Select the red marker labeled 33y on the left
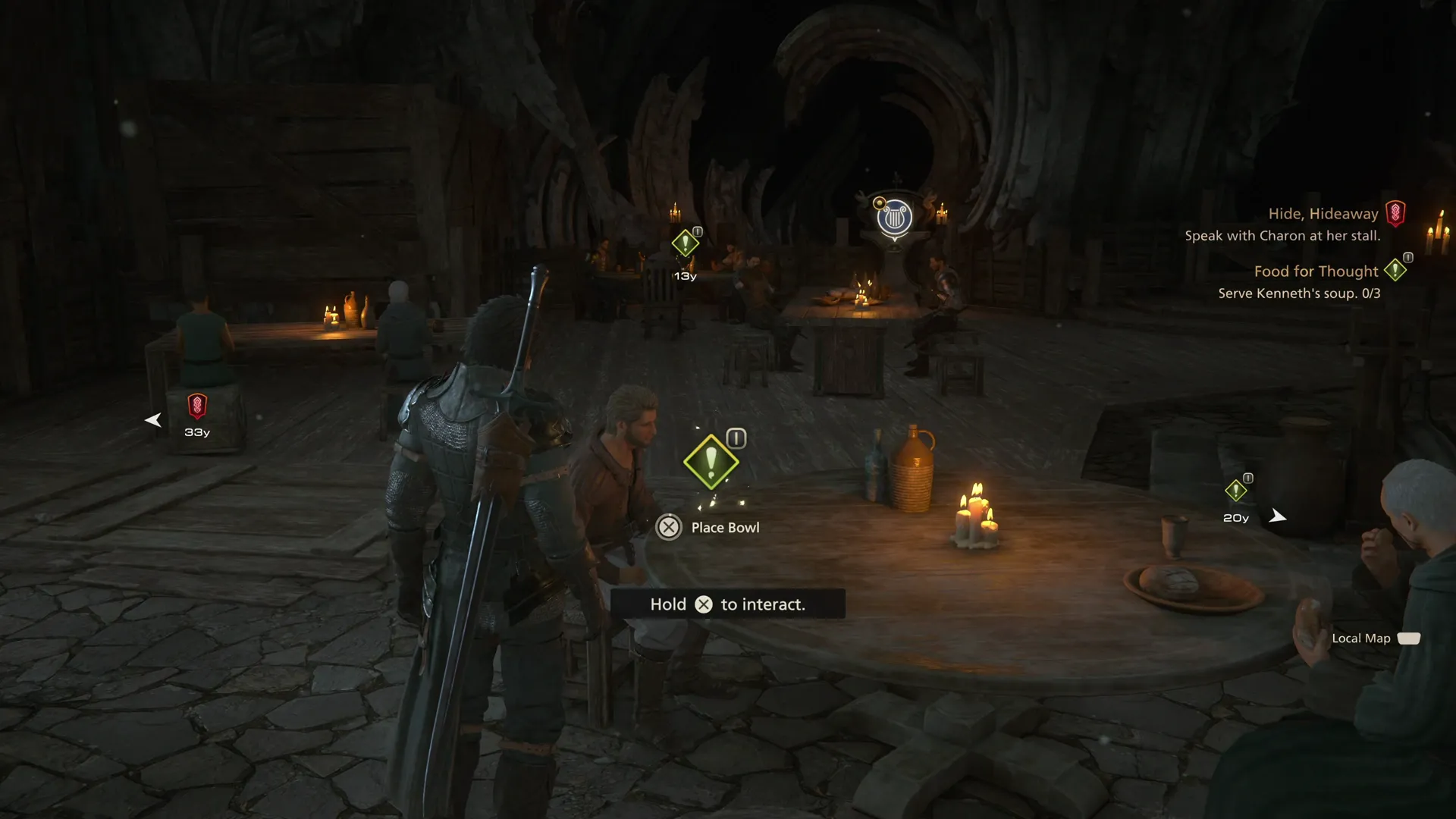Viewport: 1456px width, 819px height. 196,406
